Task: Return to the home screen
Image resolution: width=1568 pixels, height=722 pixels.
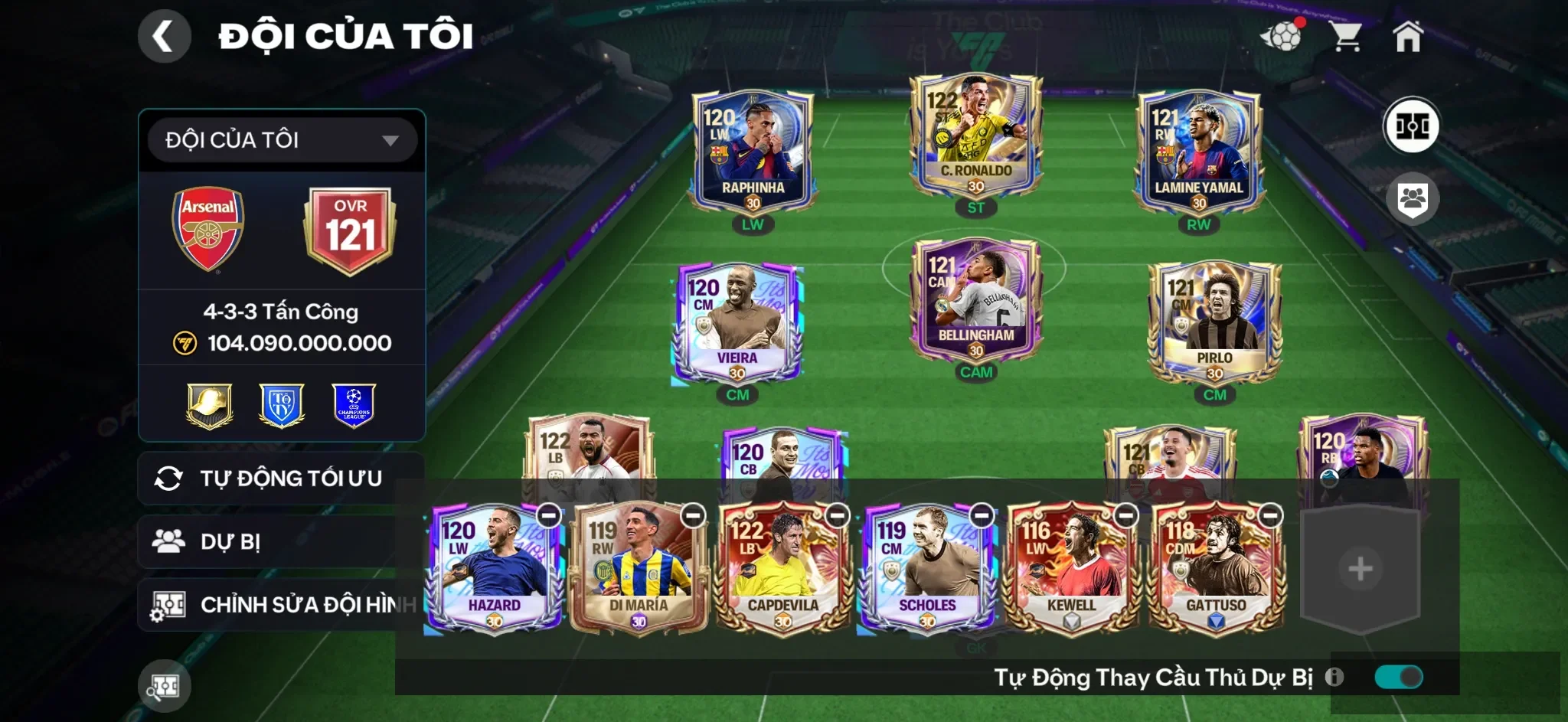Action: click(1407, 36)
